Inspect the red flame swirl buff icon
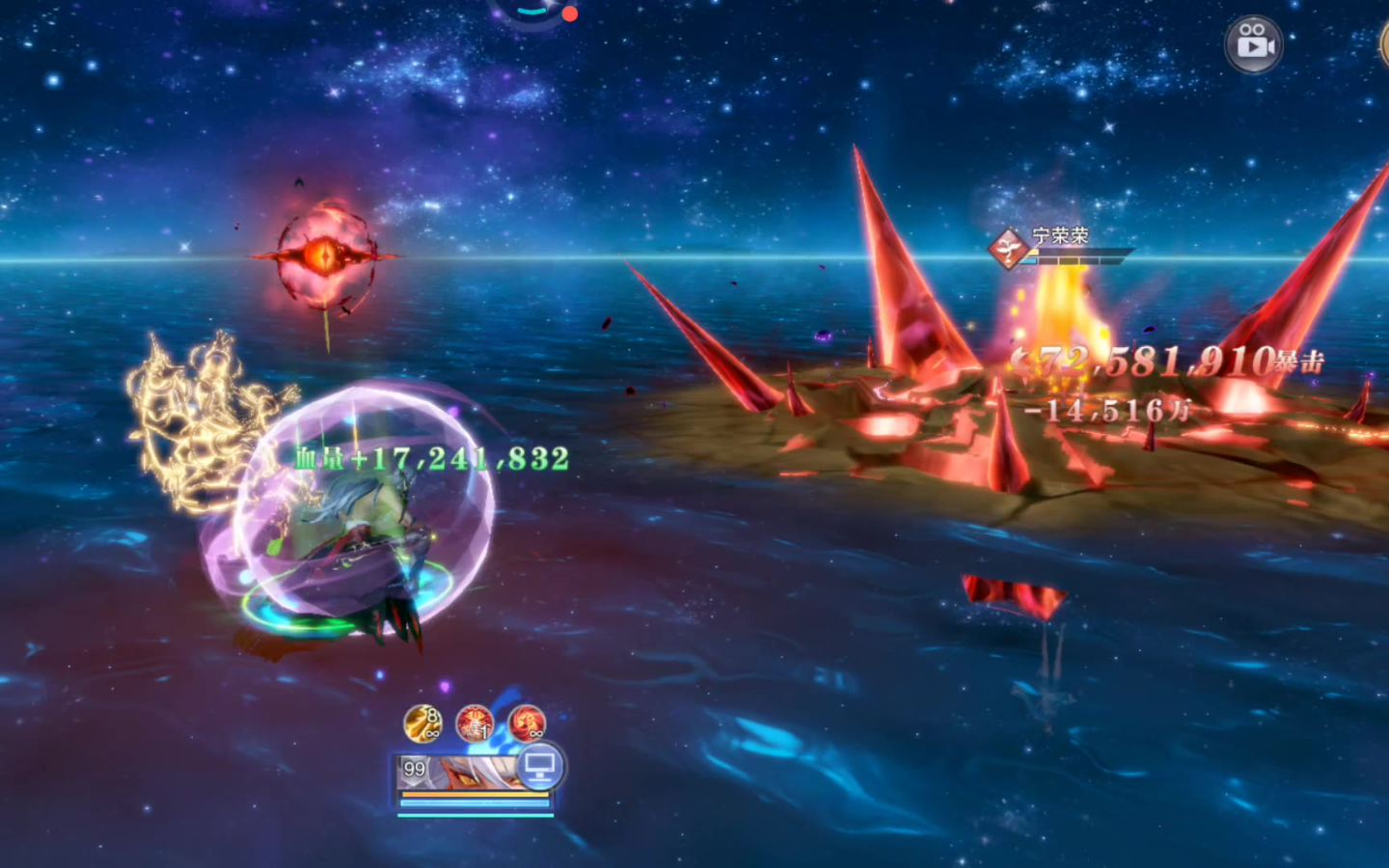 tap(527, 723)
